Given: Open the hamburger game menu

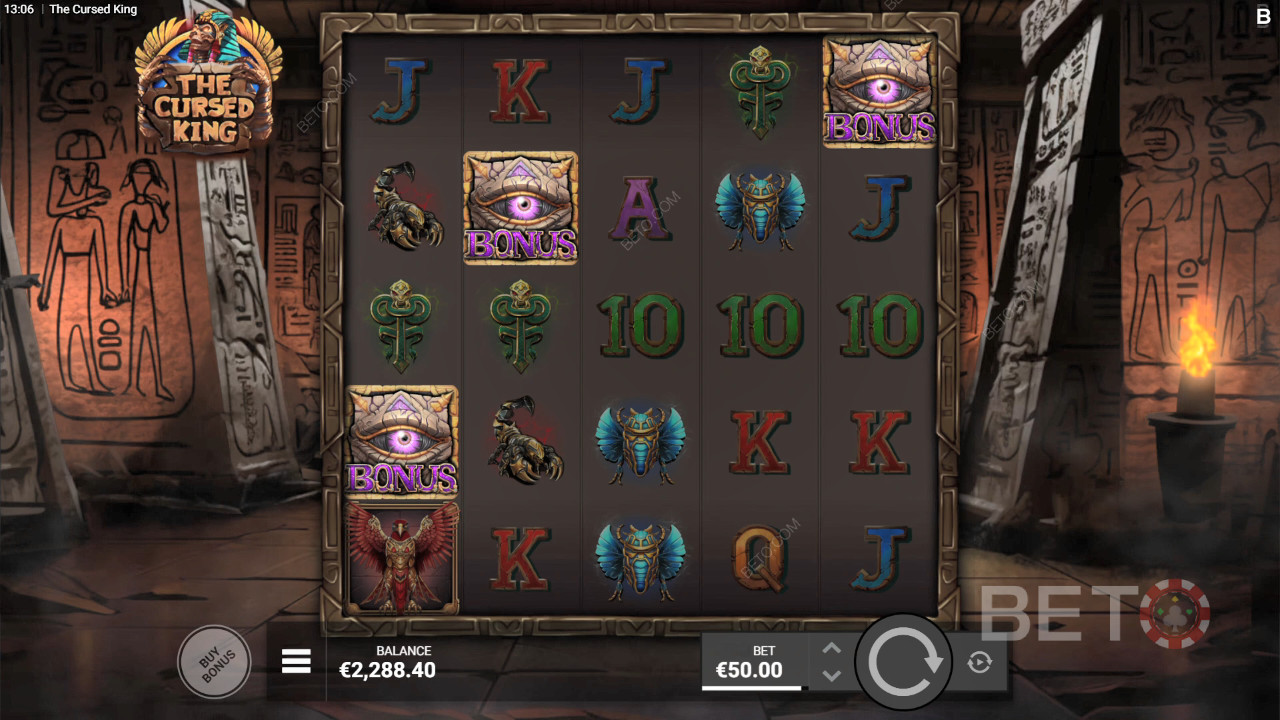Looking at the screenshot, I should pyautogui.click(x=296, y=661).
